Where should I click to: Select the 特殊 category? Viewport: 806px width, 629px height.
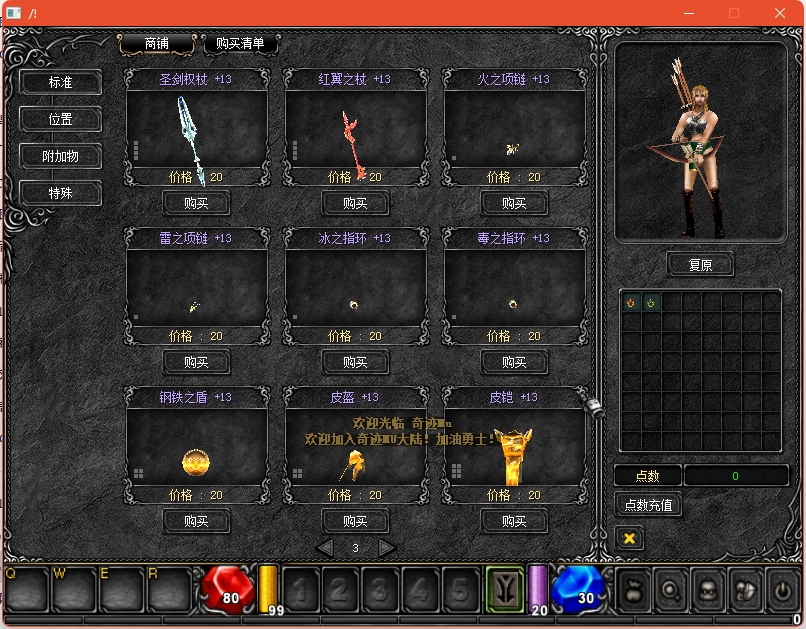click(61, 193)
